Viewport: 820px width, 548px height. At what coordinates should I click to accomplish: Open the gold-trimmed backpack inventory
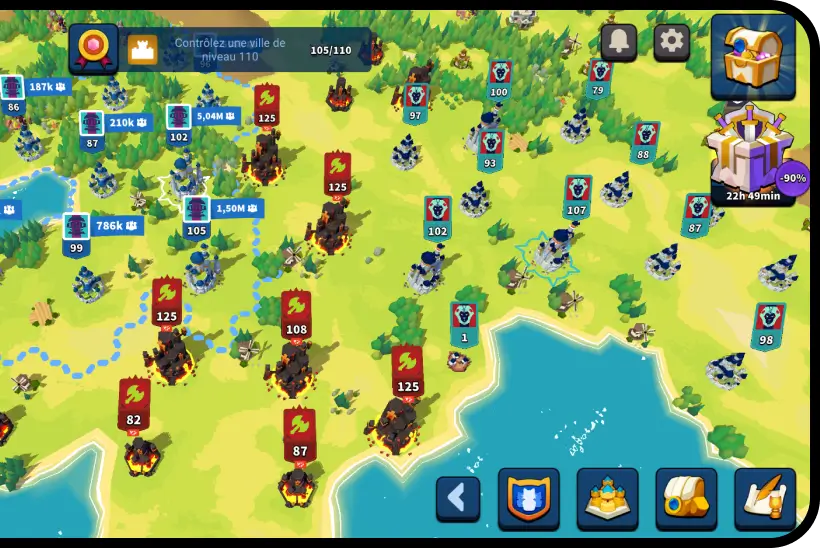(x=686, y=497)
